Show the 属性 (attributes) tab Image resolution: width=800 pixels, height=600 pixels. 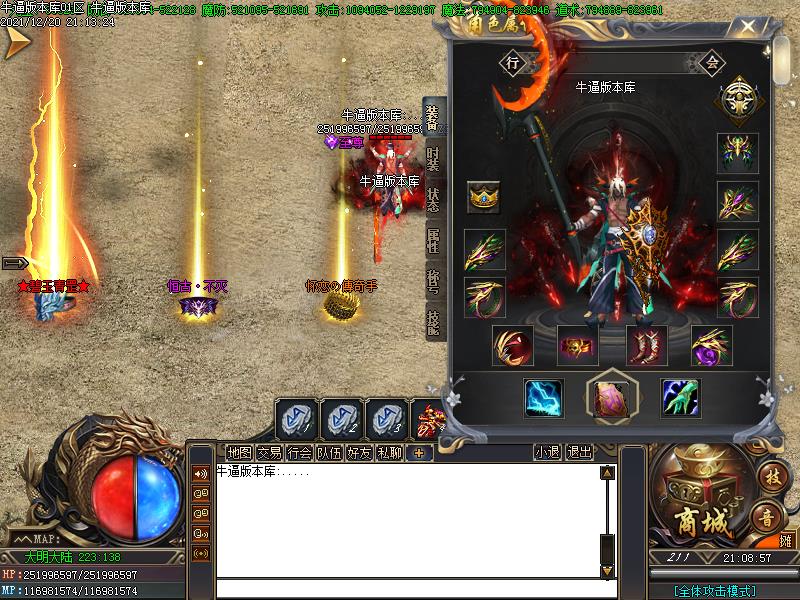(x=433, y=241)
